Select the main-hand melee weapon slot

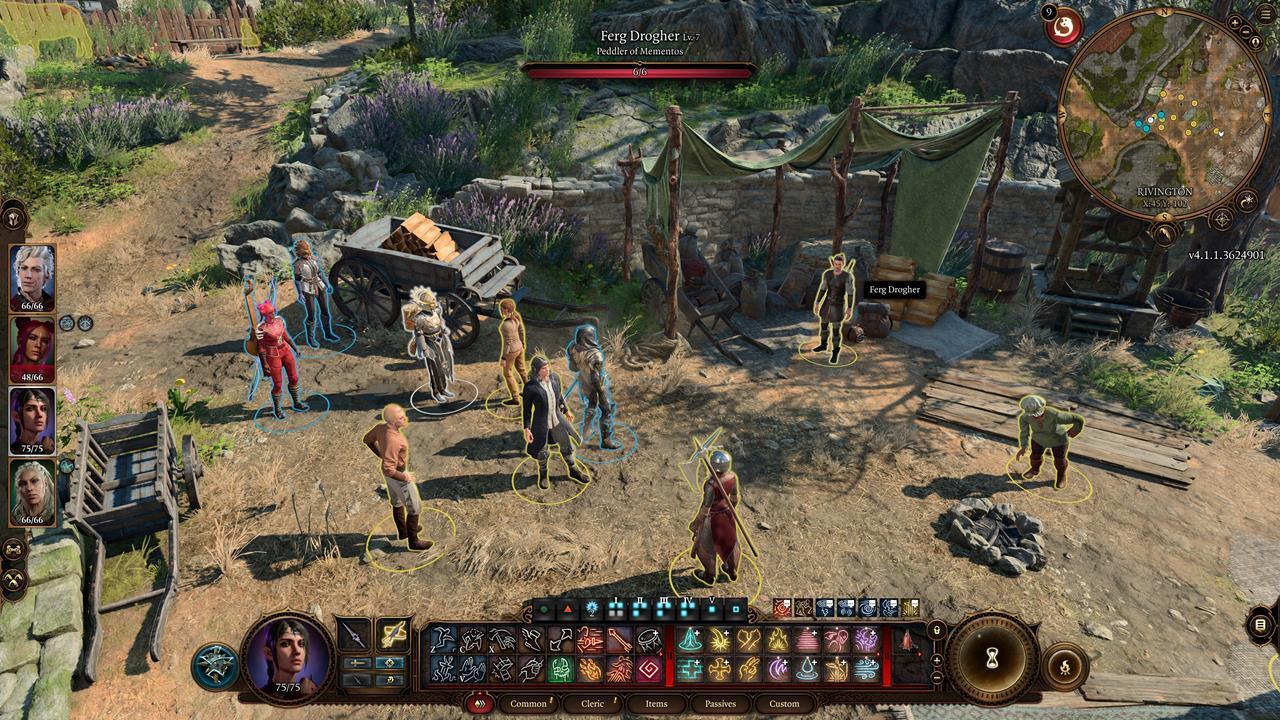(x=354, y=636)
